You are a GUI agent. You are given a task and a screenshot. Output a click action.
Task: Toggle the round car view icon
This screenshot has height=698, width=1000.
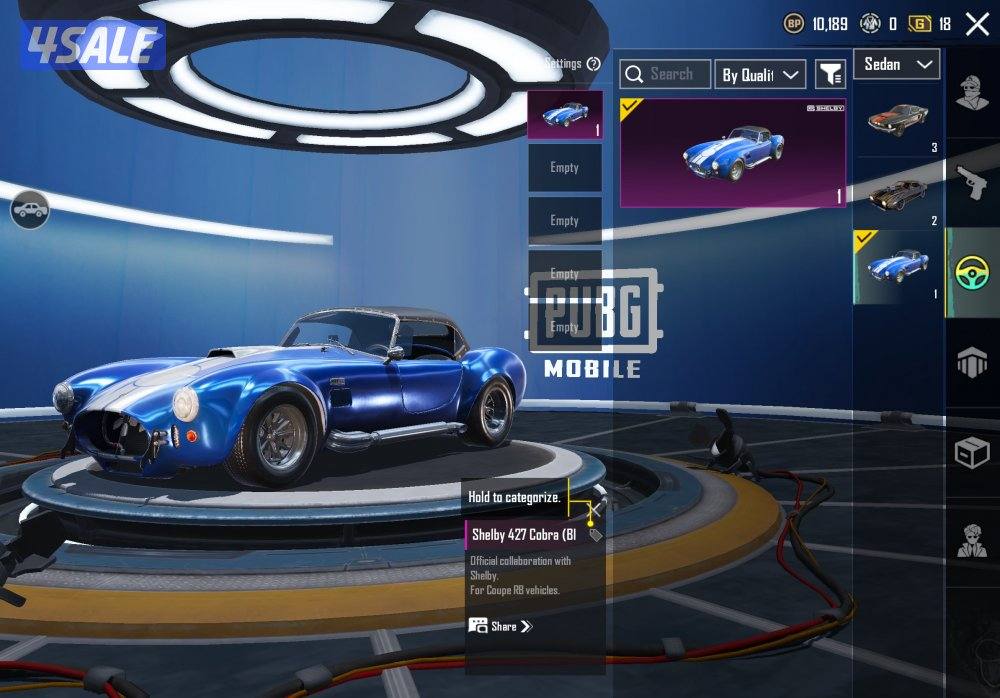click(x=31, y=210)
